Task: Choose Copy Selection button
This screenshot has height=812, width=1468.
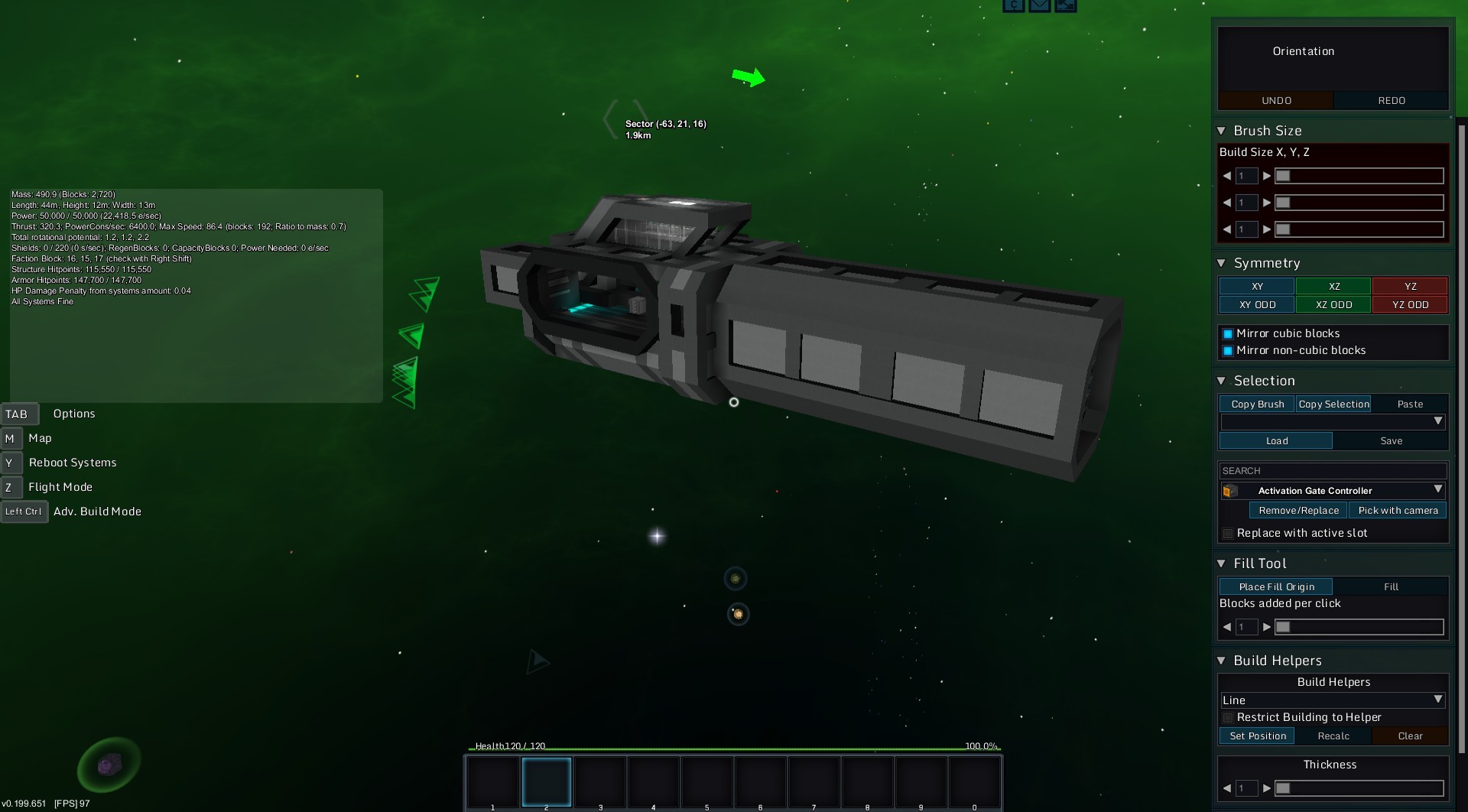Action: pos(1333,404)
